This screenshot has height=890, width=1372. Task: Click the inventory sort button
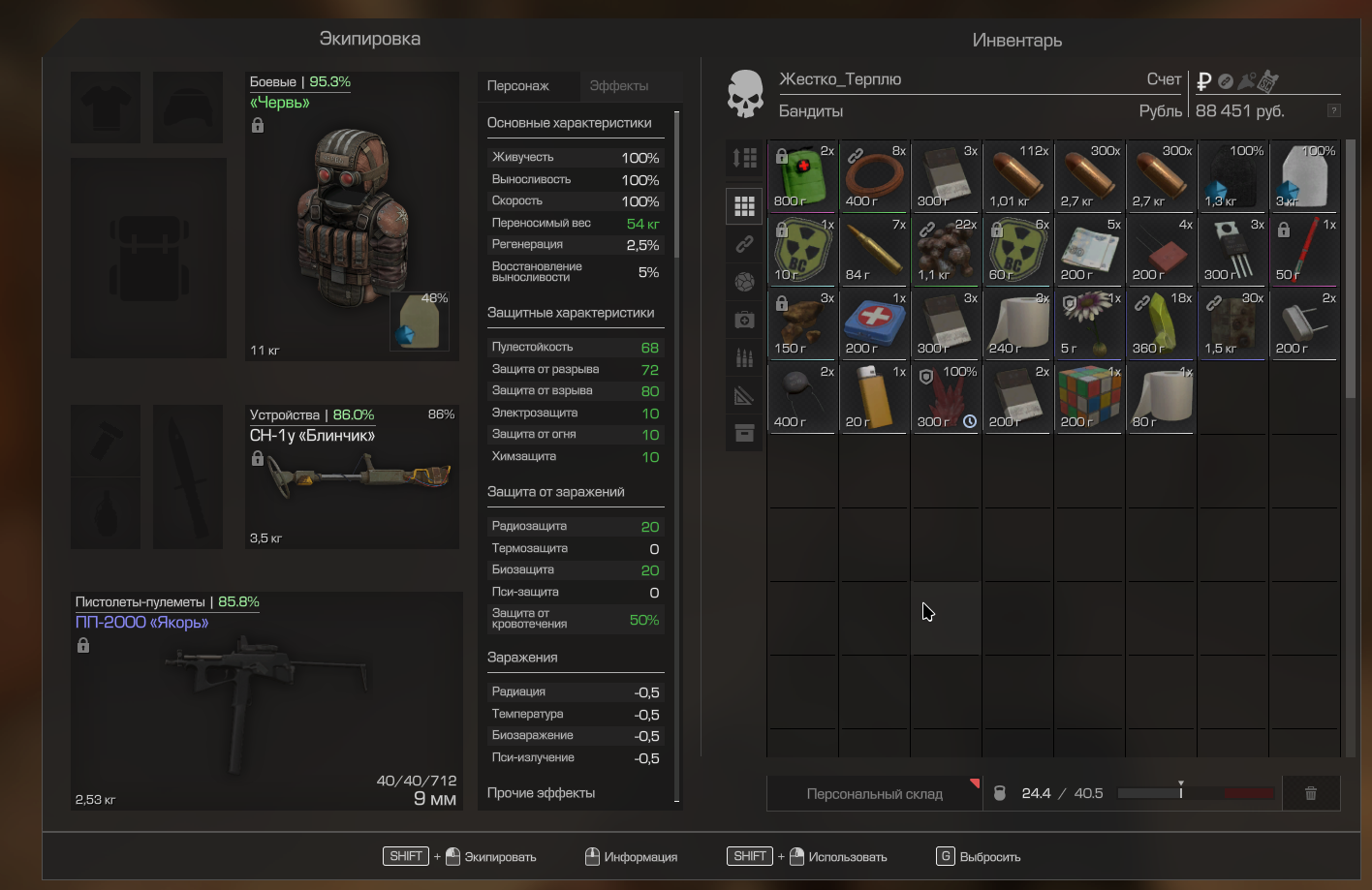(744, 158)
